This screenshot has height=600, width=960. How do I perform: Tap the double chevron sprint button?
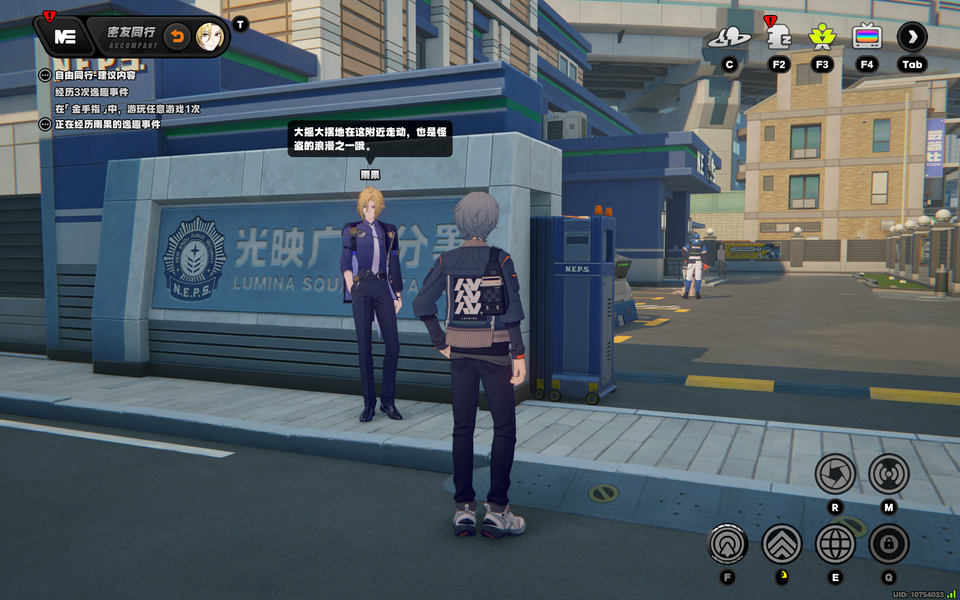[x=782, y=544]
